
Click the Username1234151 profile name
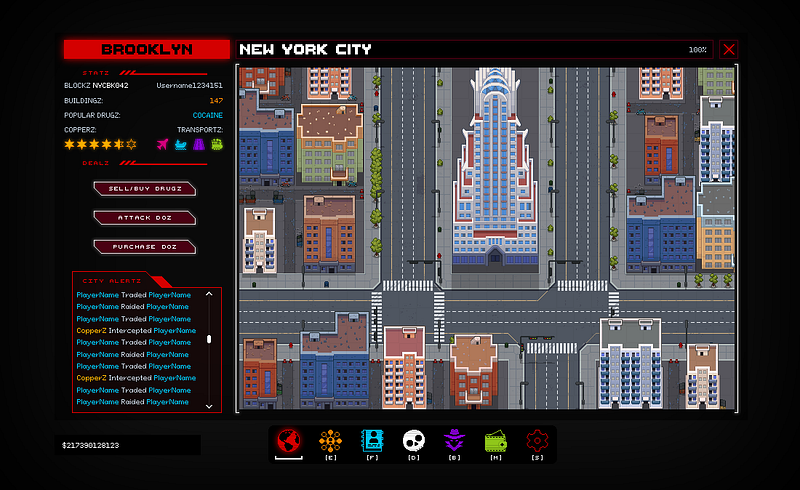tap(189, 86)
